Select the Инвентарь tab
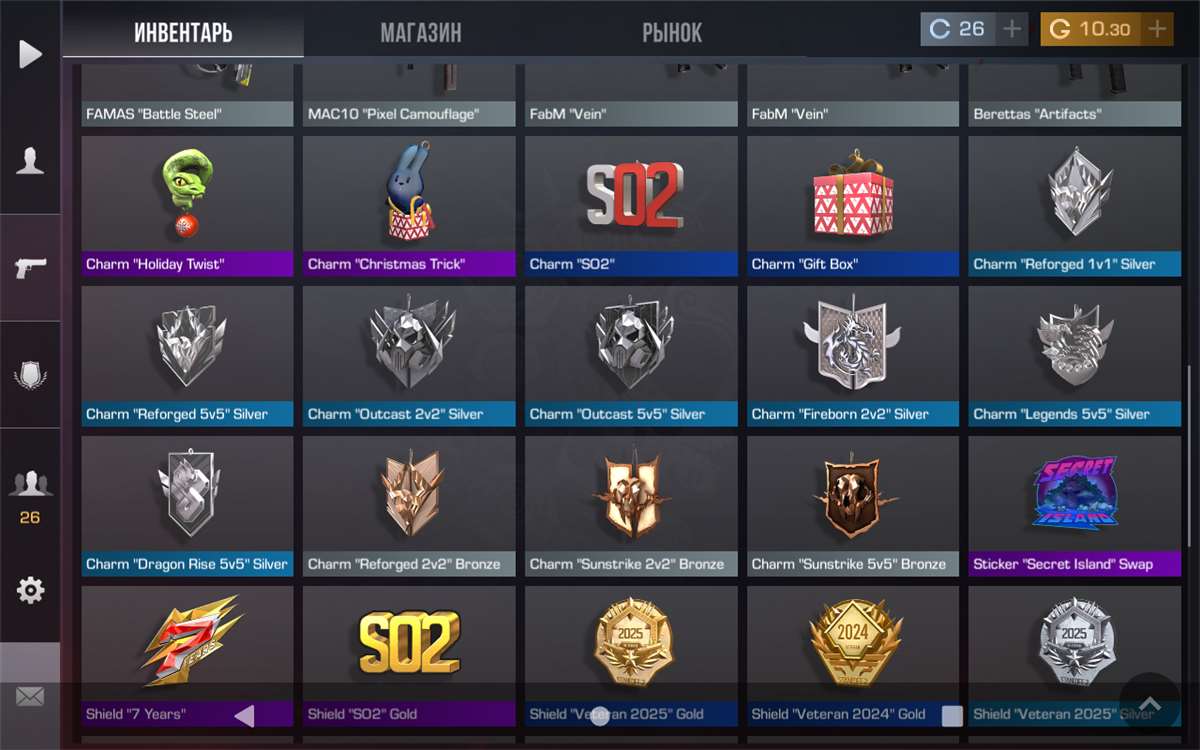Image resolution: width=1200 pixels, height=750 pixels. click(183, 32)
